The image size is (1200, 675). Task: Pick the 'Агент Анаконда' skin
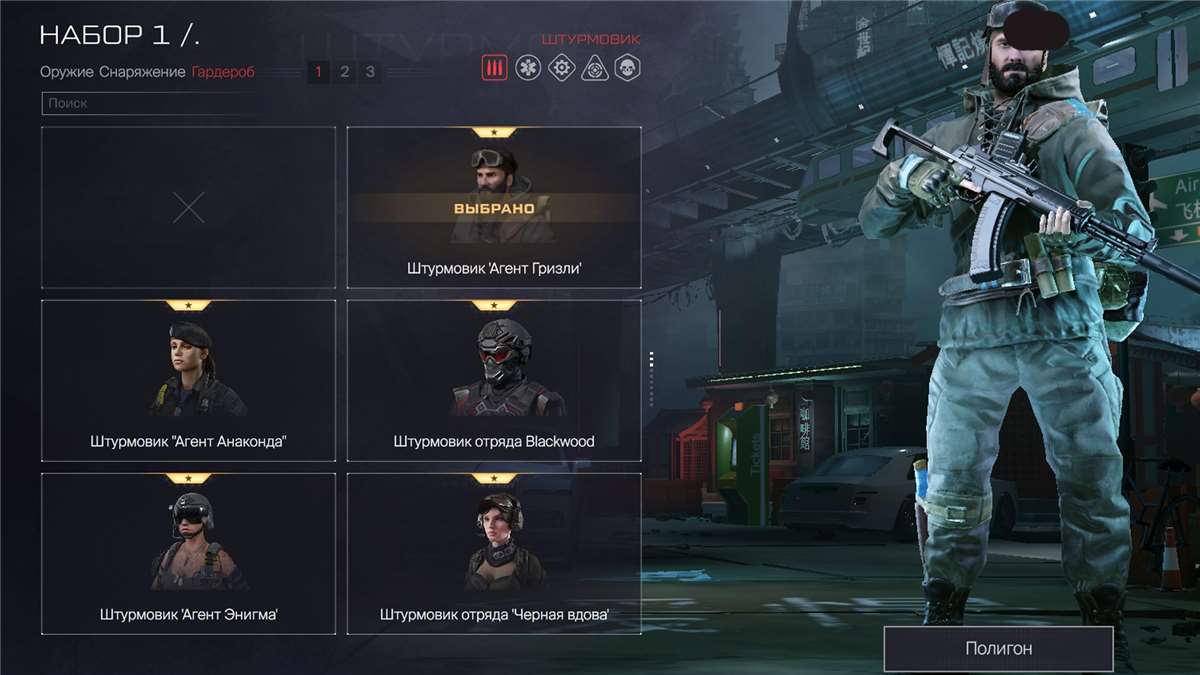[x=188, y=380]
